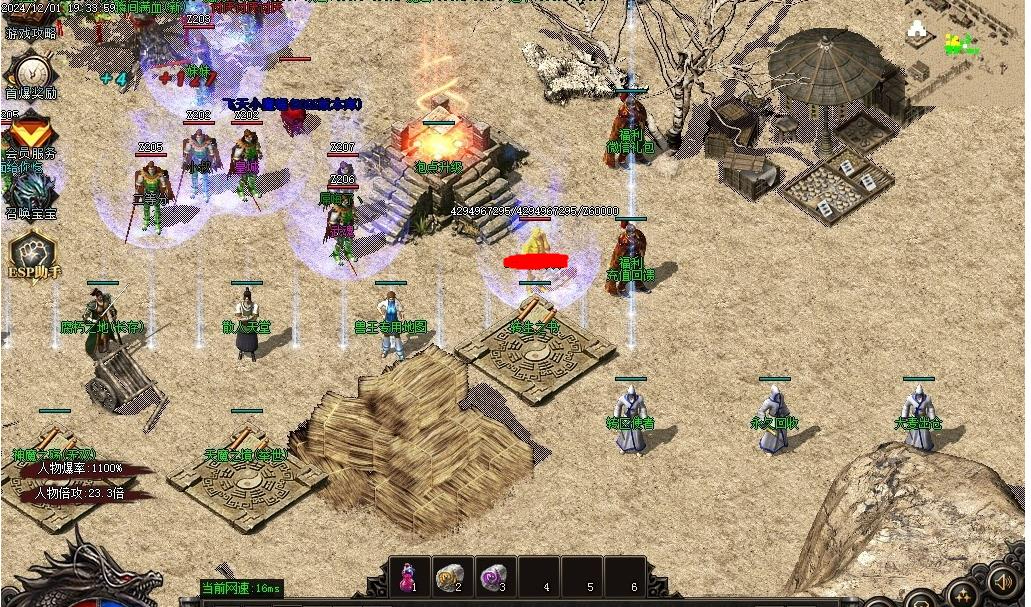Screen dimensions: 1031x607
Task: Open the 会员服务 membership service icon
Action: click(30, 135)
